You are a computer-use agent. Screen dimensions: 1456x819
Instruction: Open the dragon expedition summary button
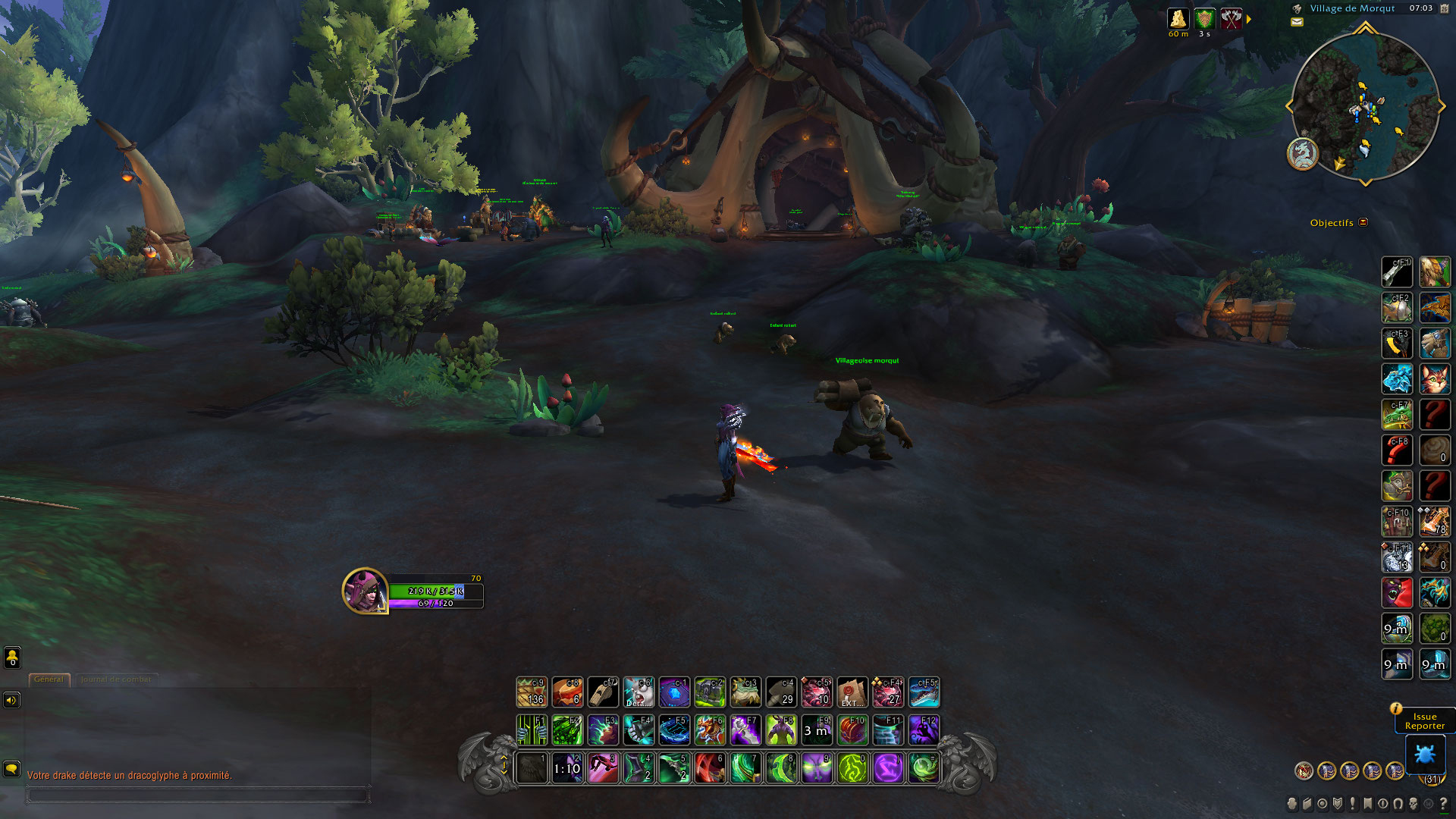(x=1302, y=153)
